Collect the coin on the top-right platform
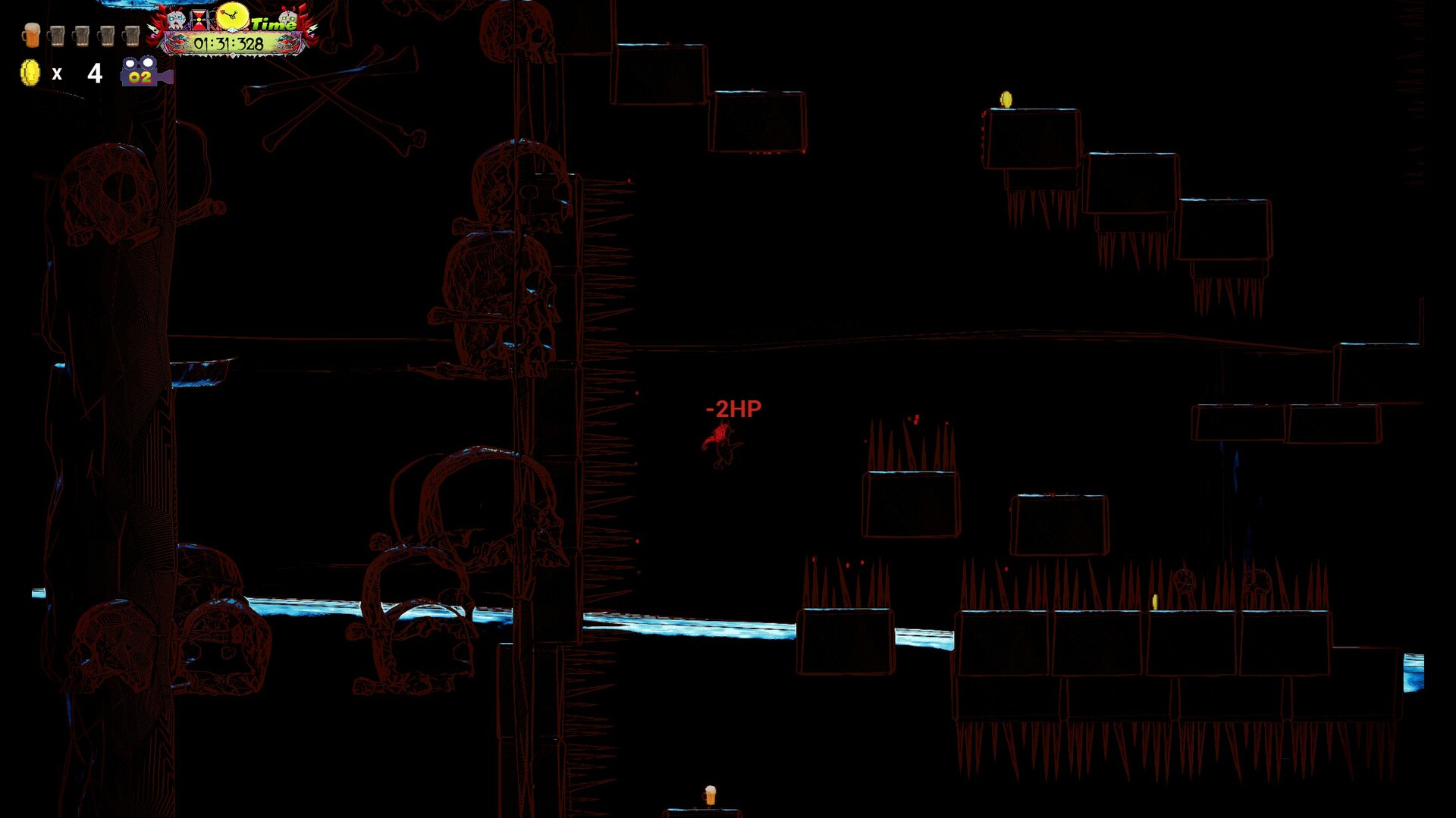This screenshot has width=1456, height=818. (x=1007, y=99)
